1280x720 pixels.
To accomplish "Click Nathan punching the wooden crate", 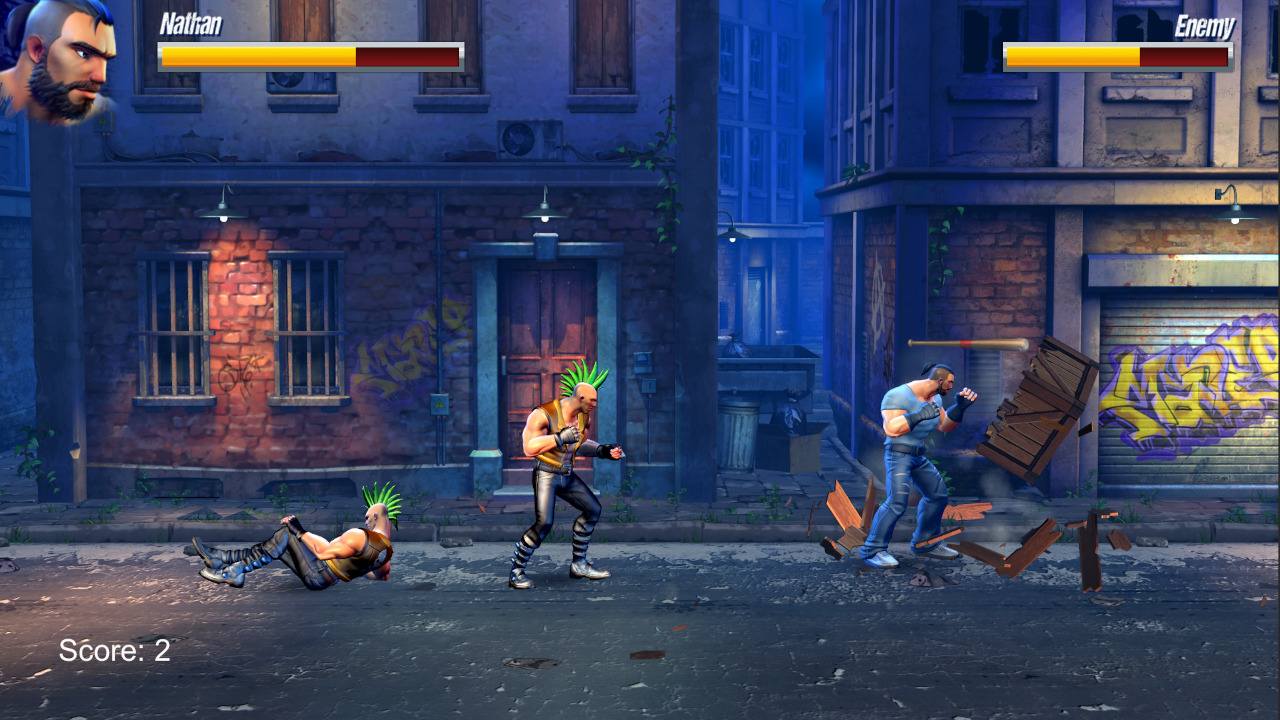I will [x=915, y=460].
